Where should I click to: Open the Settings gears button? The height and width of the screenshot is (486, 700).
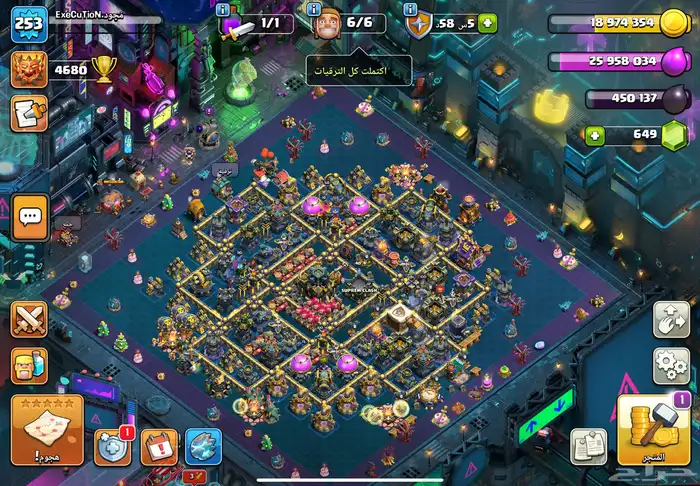coord(671,365)
